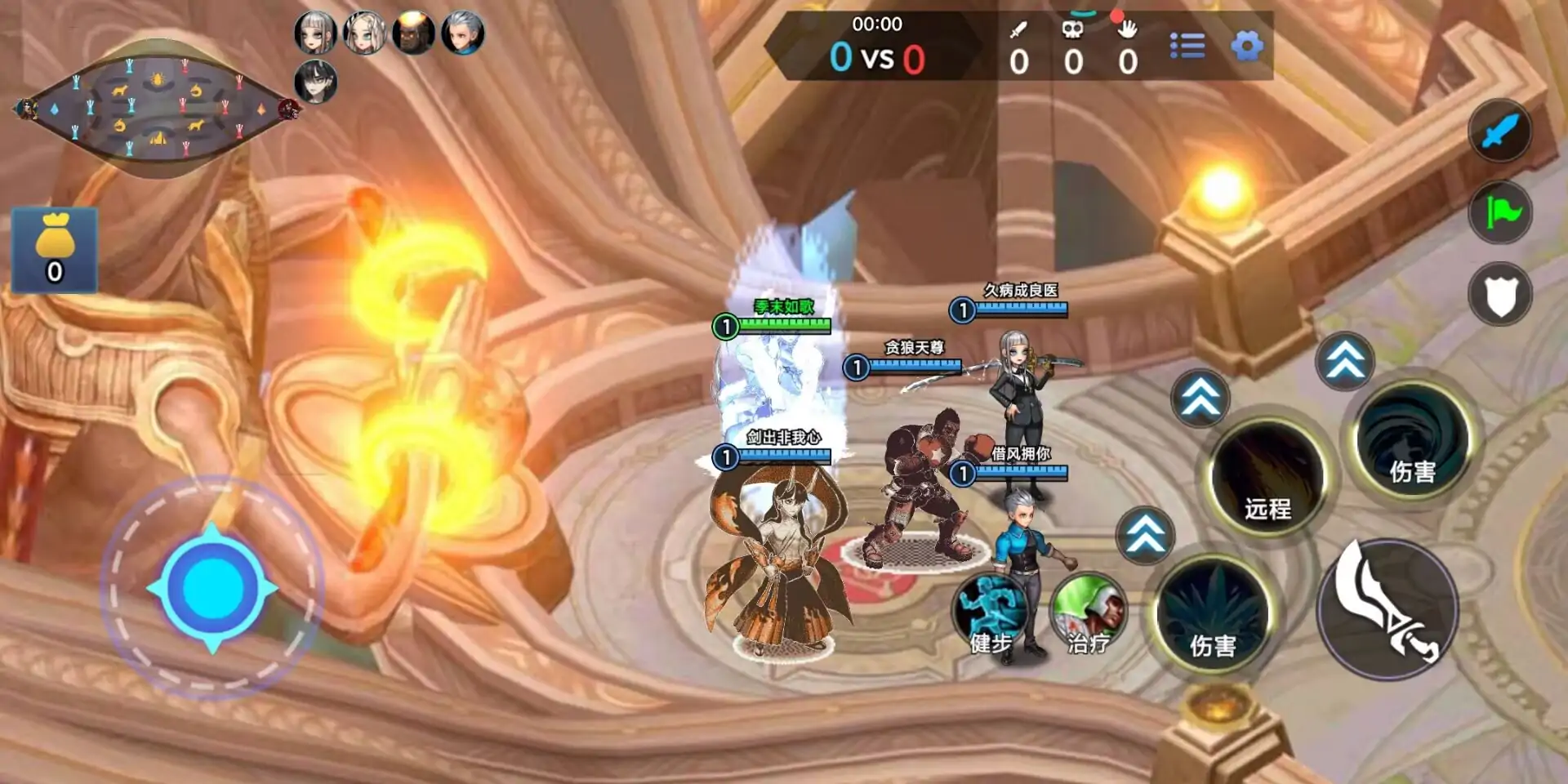The height and width of the screenshot is (784, 1568).
Task: Open the scoreboard list icon
Action: click(x=1187, y=46)
